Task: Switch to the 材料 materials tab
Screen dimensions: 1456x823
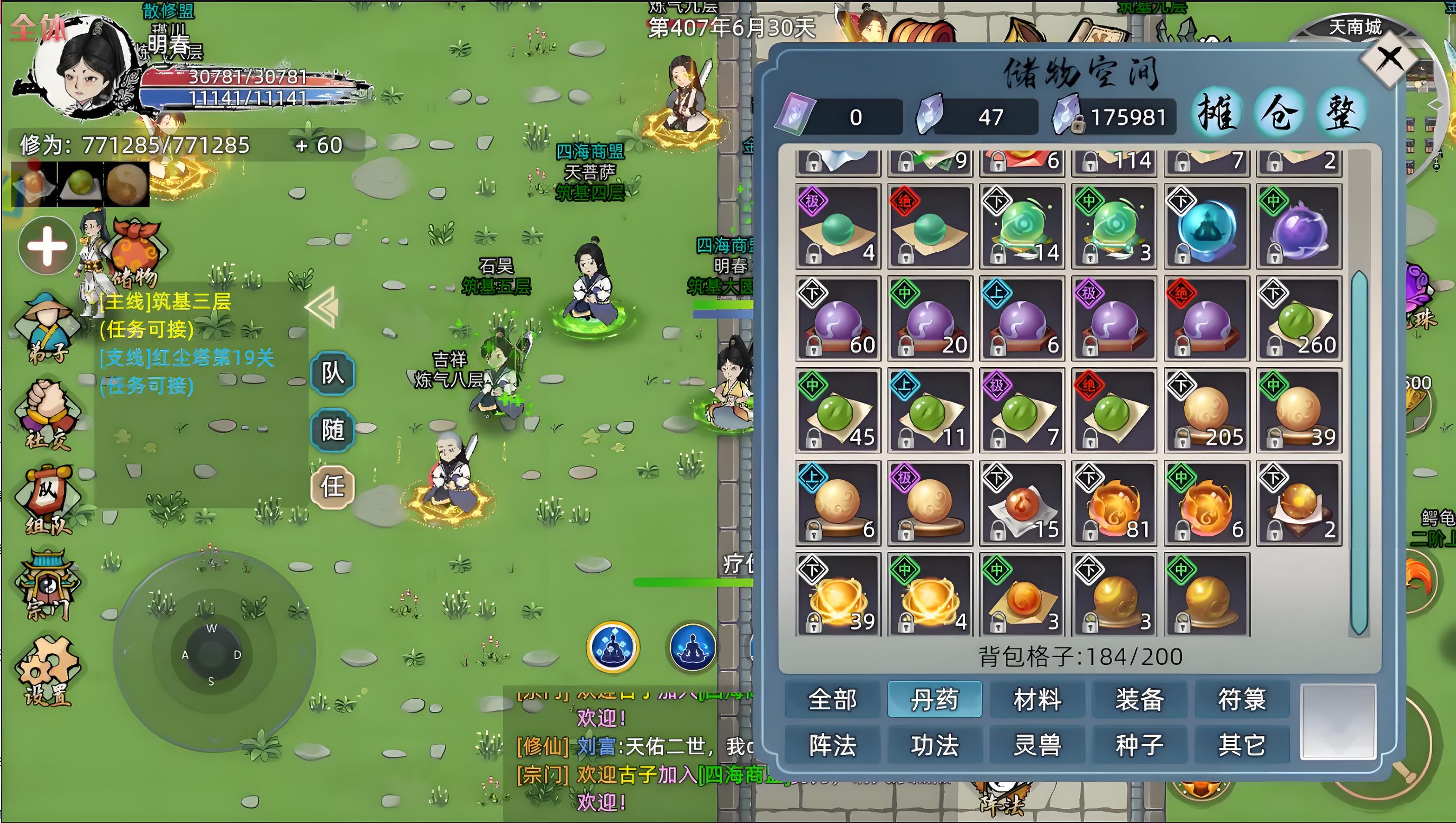Action: (1037, 700)
